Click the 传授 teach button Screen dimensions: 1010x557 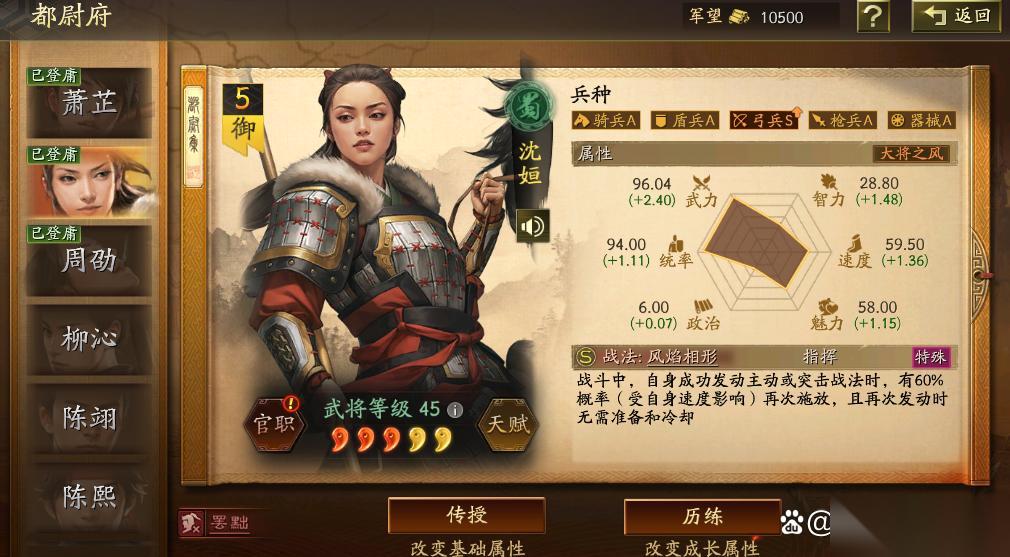(466, 516)
